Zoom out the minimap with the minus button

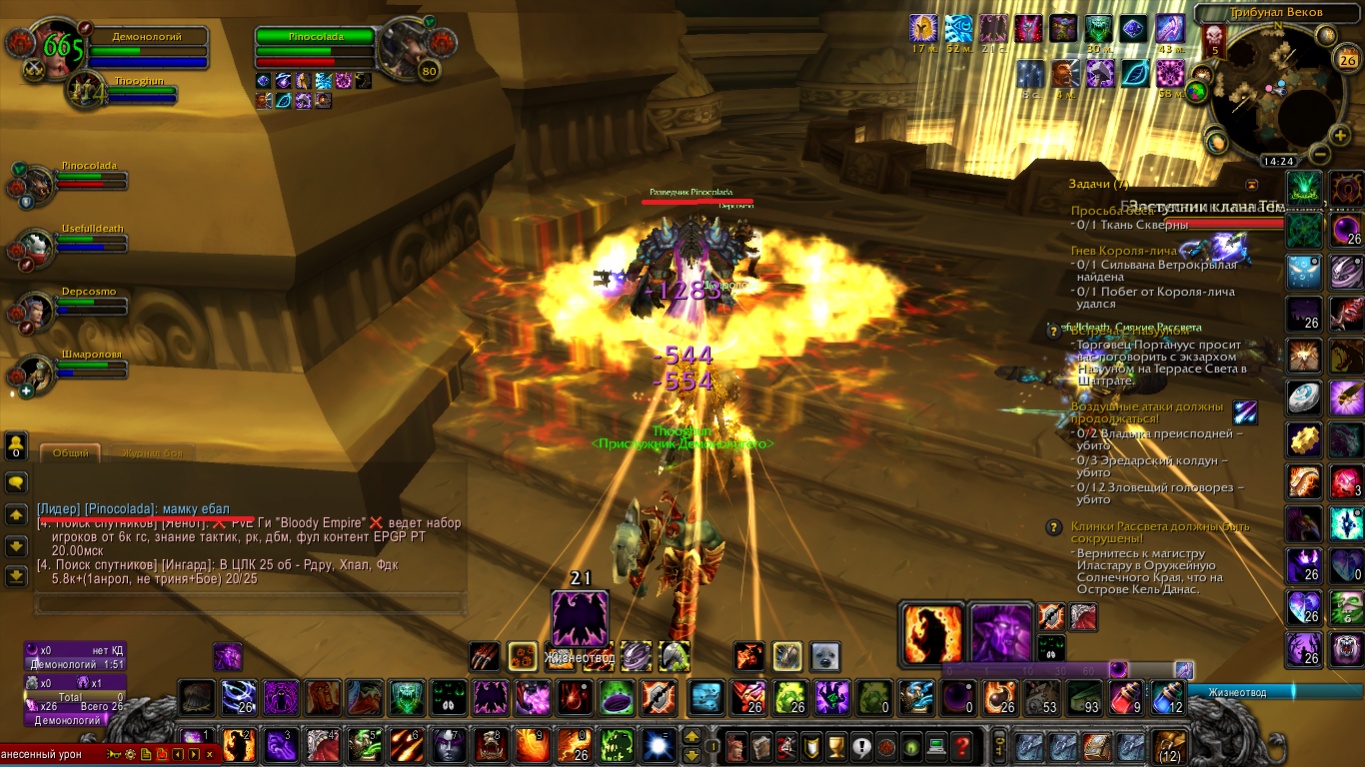point(1318,154)
